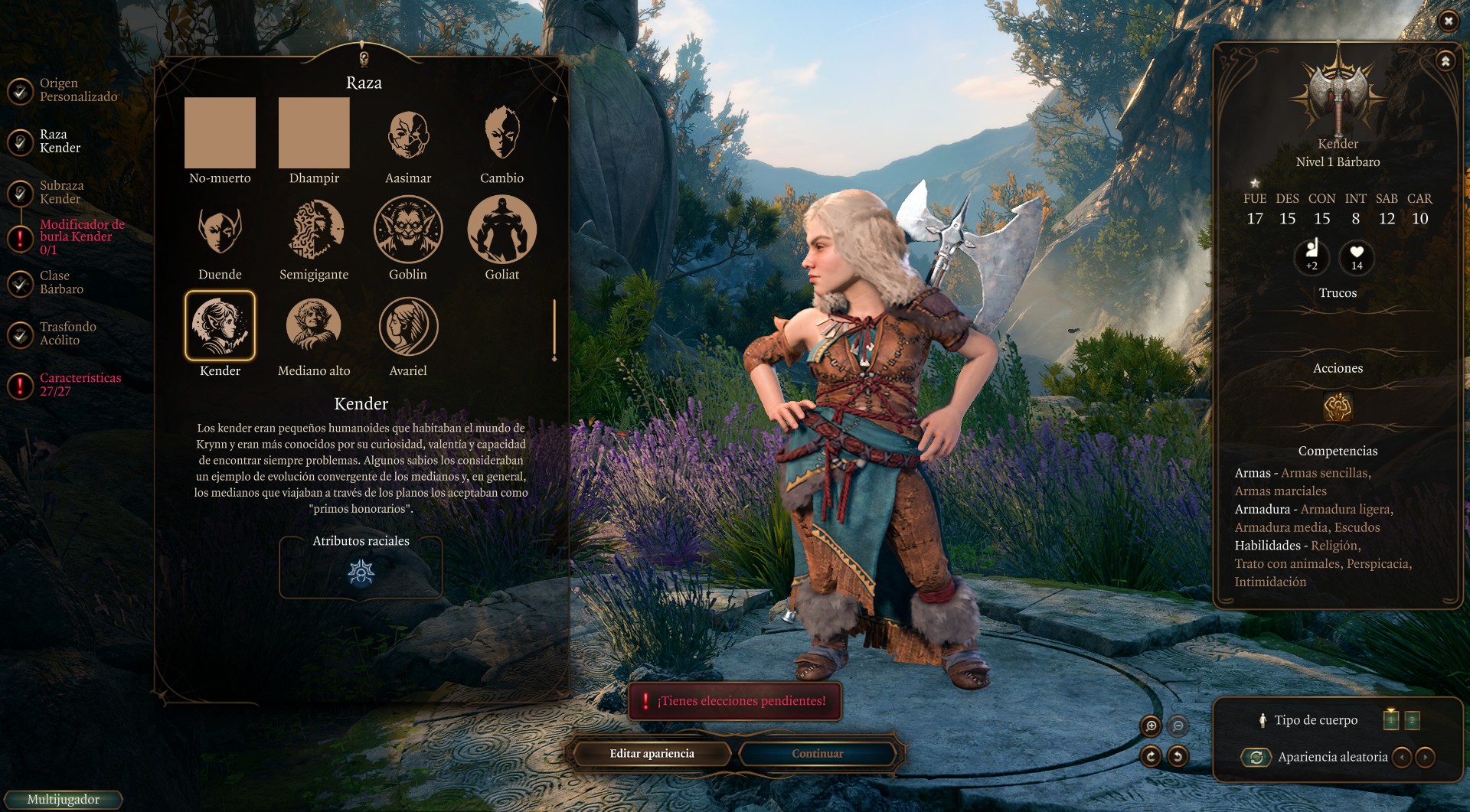Open the Multijugador panel
Image resolution: width=1470 pixels, height=812 pixels.
[63, 800]
